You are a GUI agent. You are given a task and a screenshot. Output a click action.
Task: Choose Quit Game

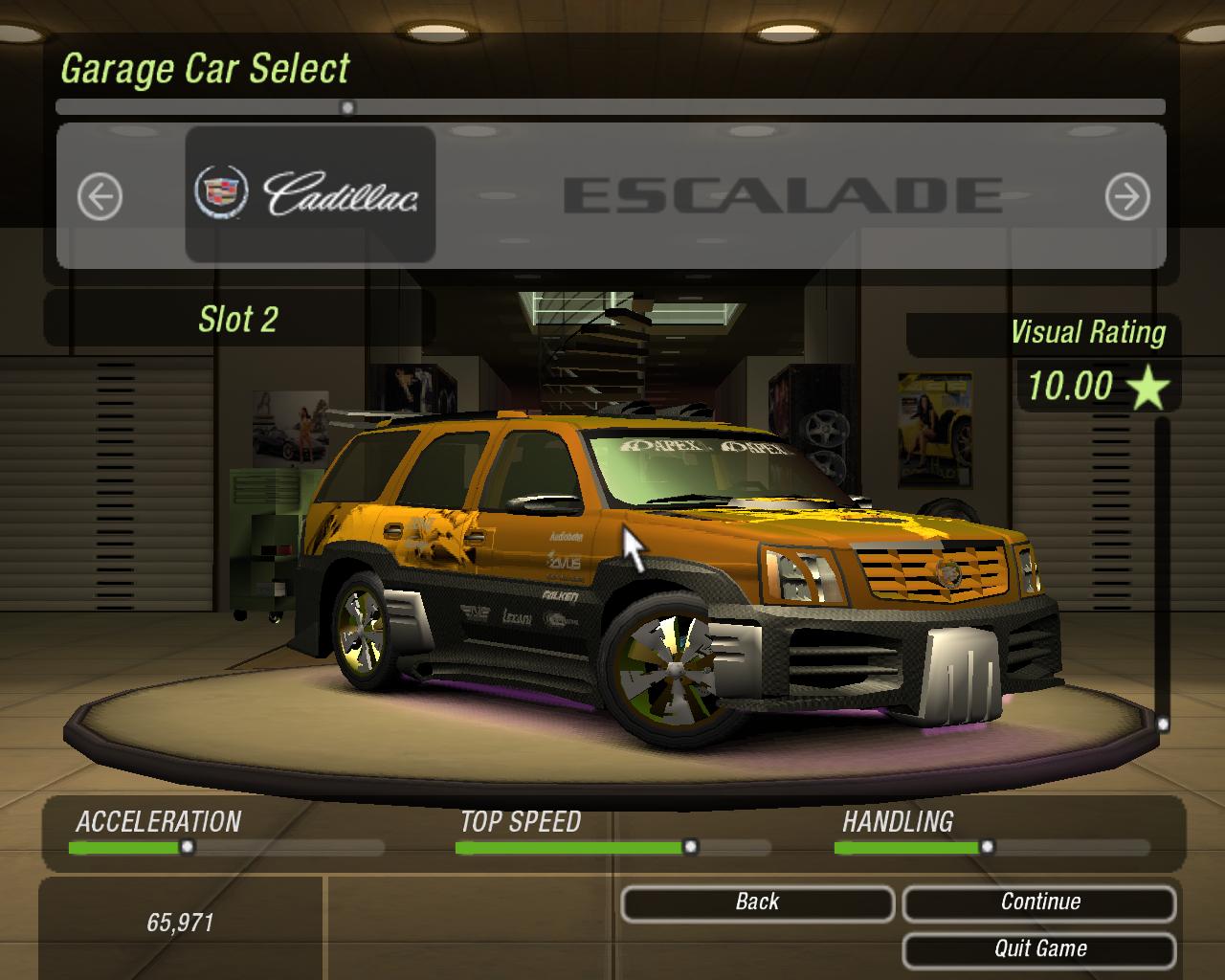[1039, 949]
